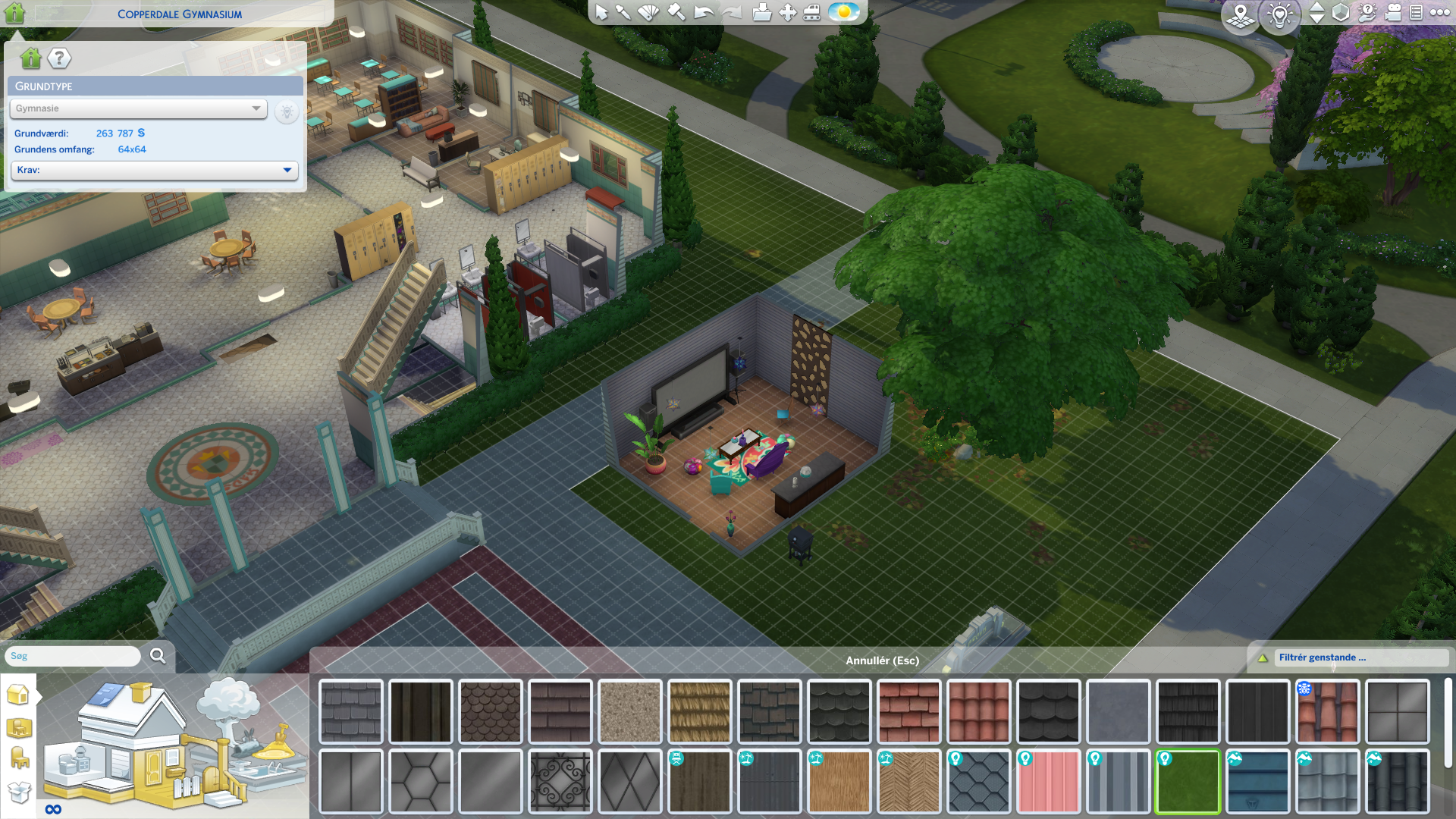Click the question mark help icon
Image resolution: width=1456 pixels, height=819 pixels.
click(x=59, y=58)
